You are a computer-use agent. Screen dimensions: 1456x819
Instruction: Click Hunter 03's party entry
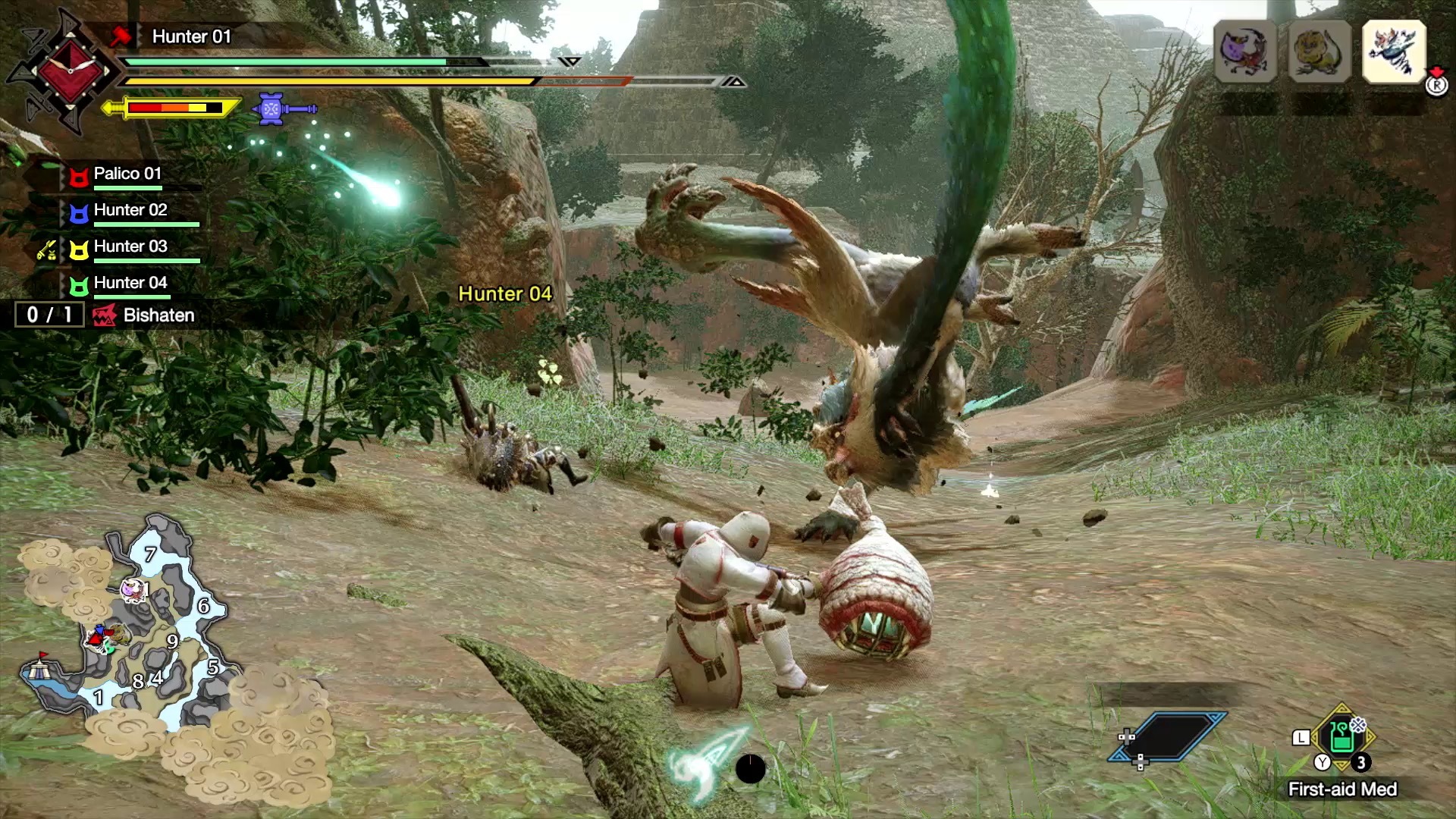130,247
